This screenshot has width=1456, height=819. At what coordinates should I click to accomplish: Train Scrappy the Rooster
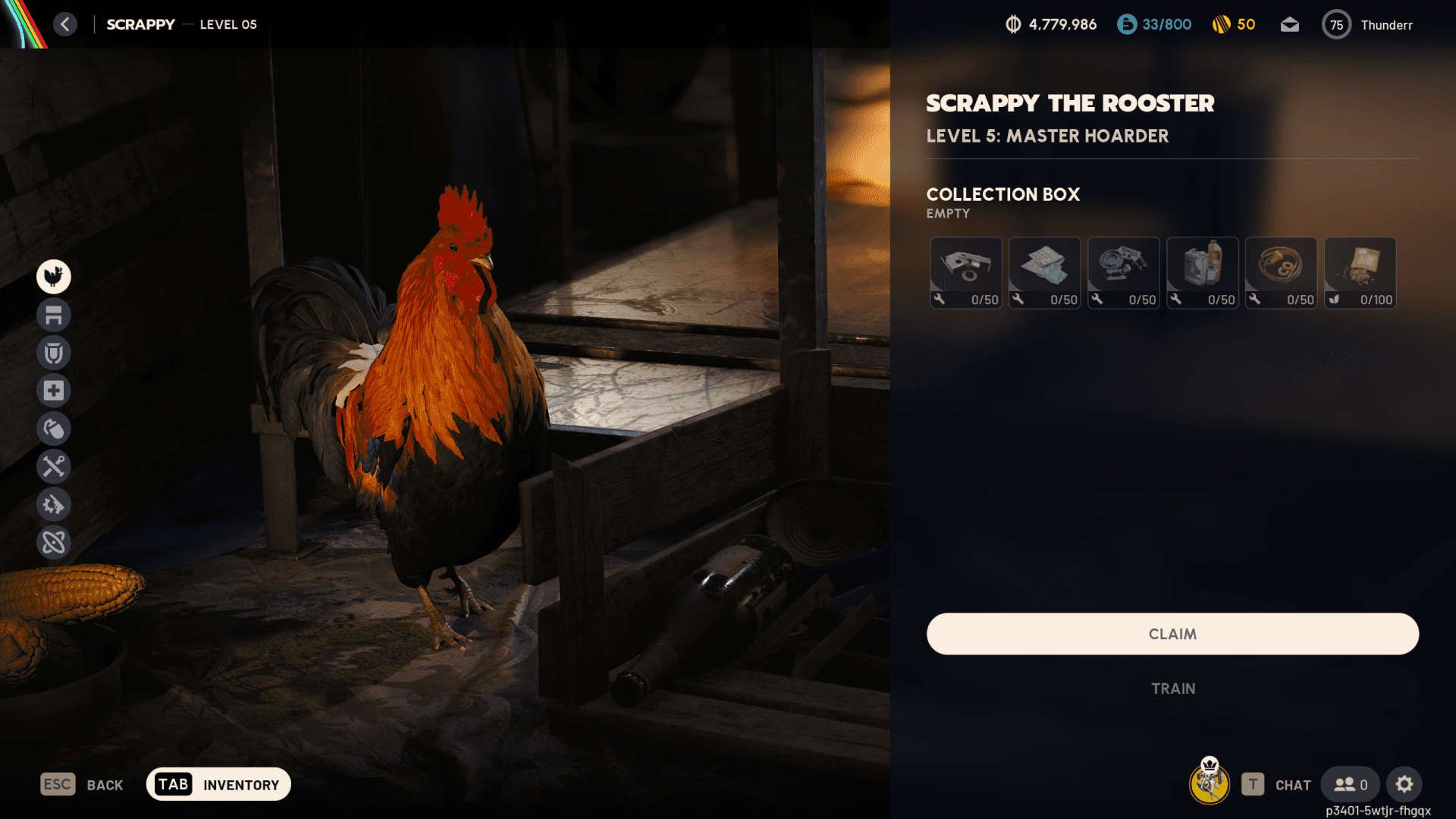click(1172, 689)
